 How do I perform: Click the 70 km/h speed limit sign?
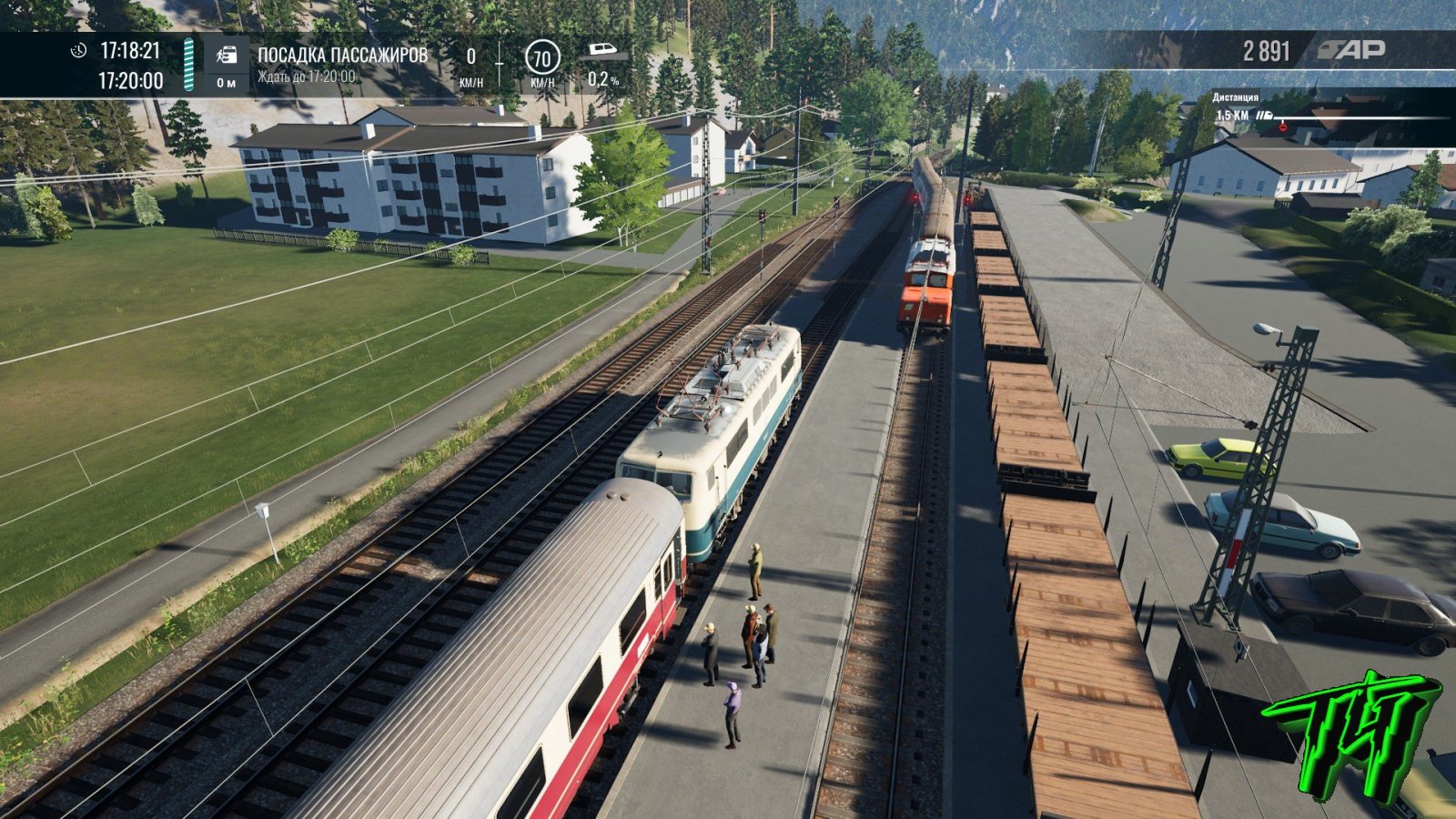click(541, 59)
